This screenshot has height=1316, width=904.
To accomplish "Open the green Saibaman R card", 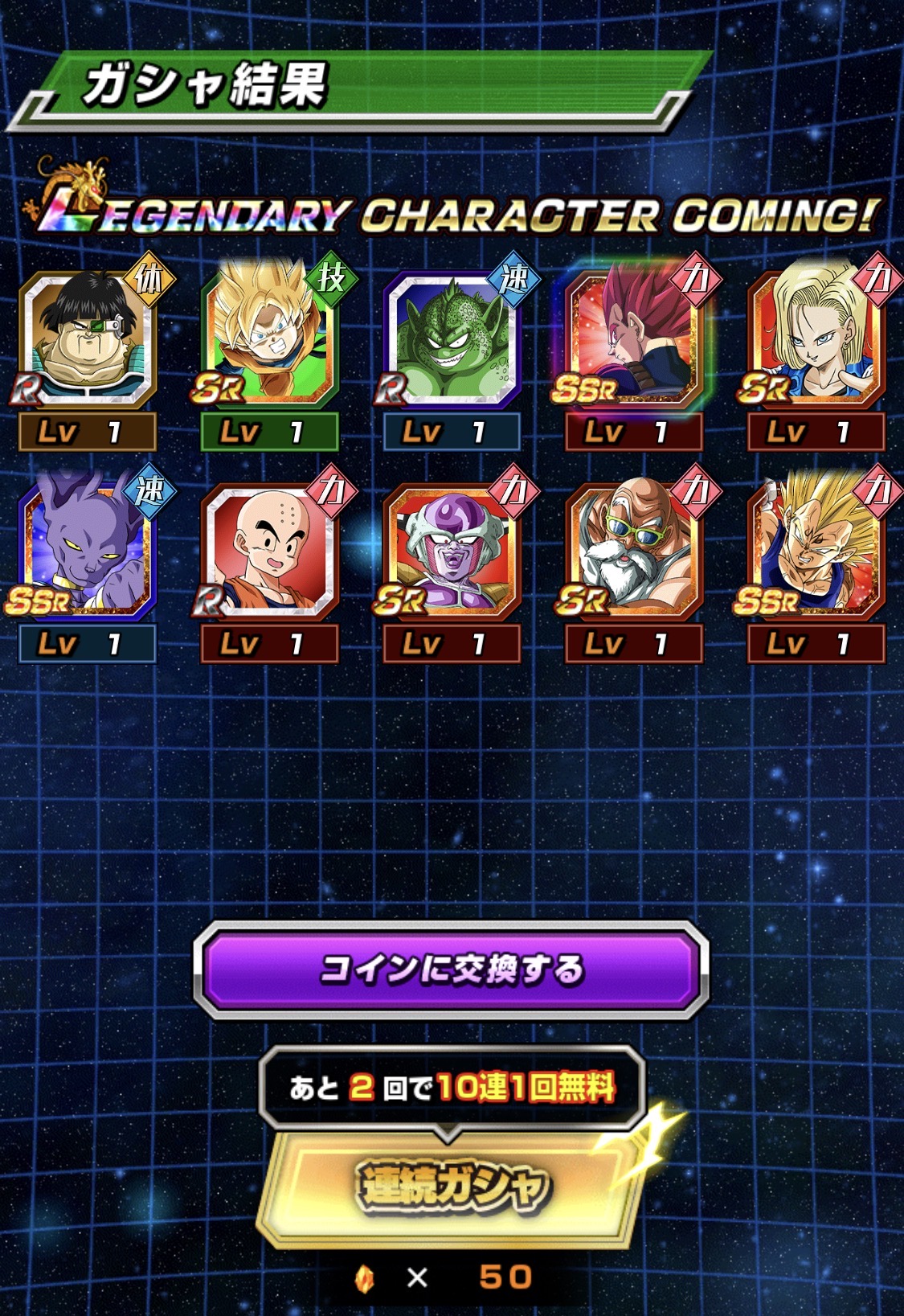I will click(452, 339).
